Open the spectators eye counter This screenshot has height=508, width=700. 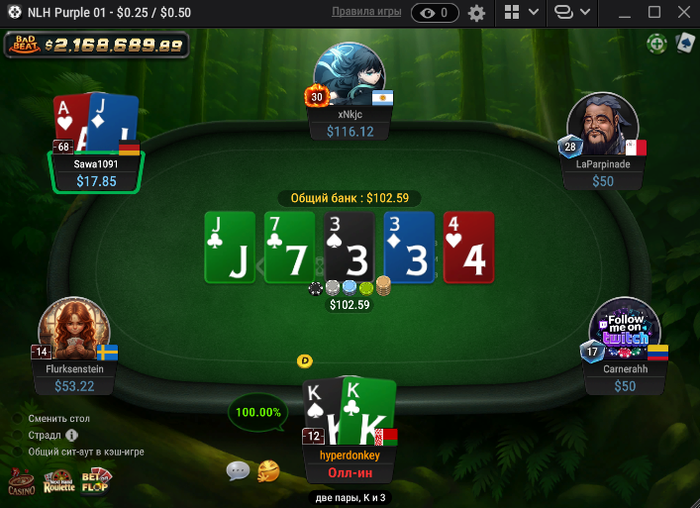pyautogui.click(x=435, y=13)
